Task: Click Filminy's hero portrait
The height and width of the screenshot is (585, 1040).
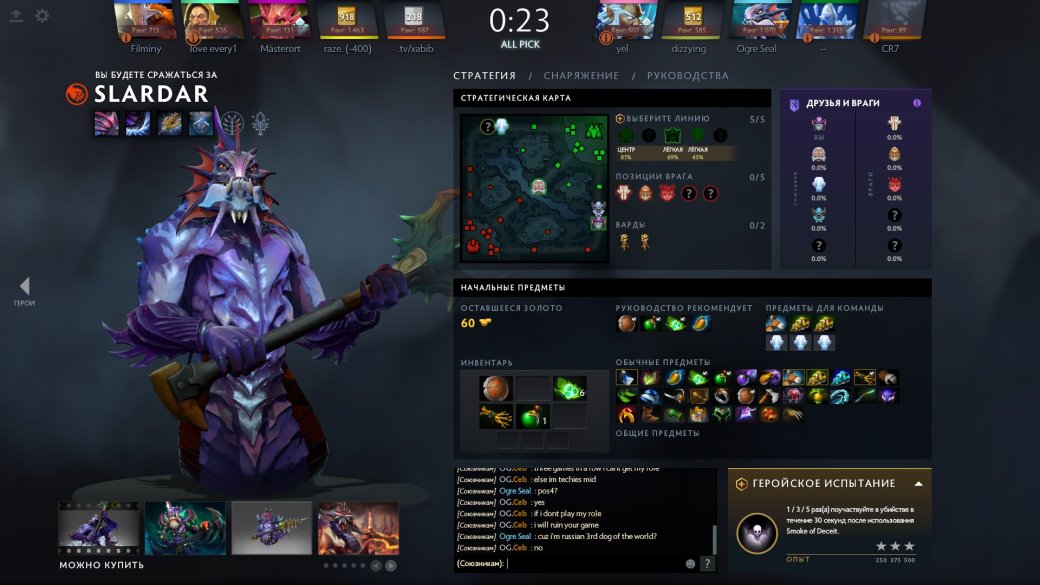Action: tap(144, 20)
